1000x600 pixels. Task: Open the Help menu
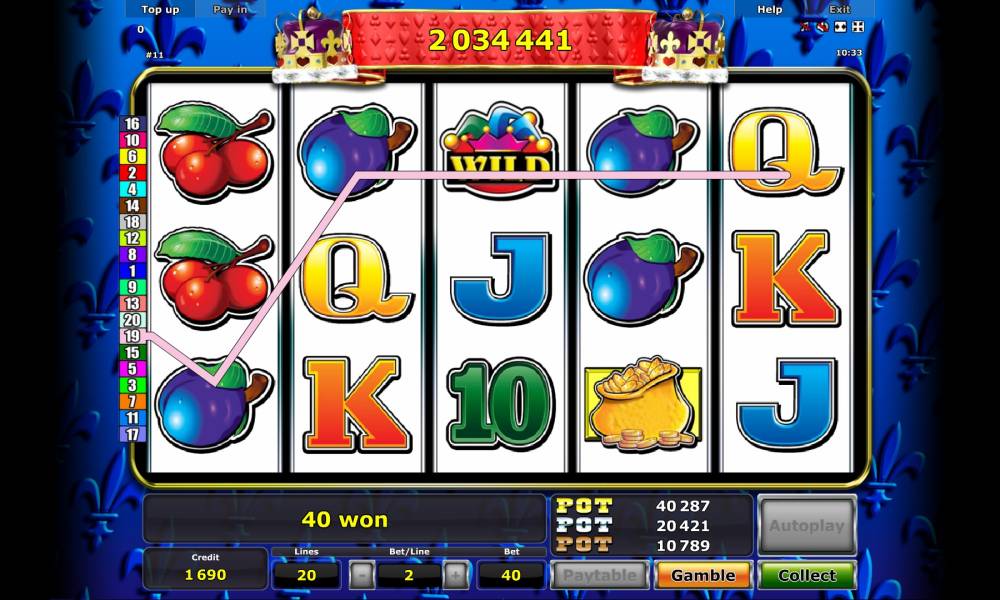coord(770,9)
